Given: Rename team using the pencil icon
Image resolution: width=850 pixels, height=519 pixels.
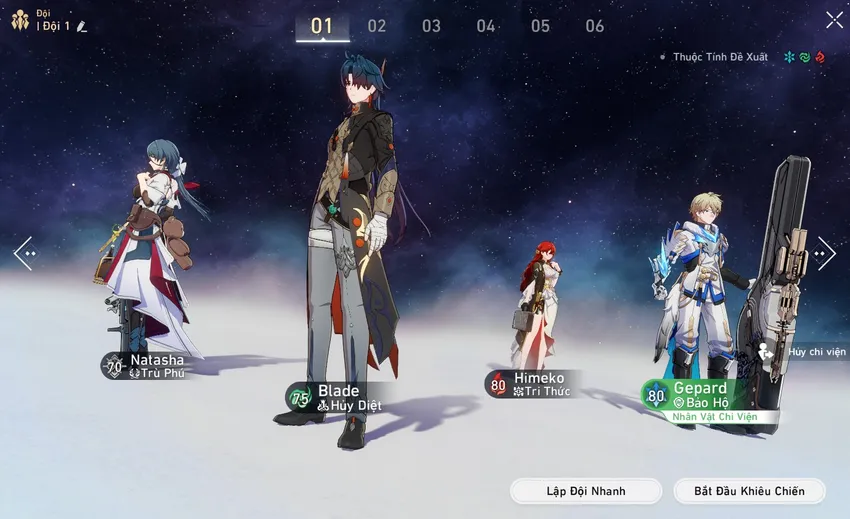Looking at the screenshot, I should pos(82,26).
